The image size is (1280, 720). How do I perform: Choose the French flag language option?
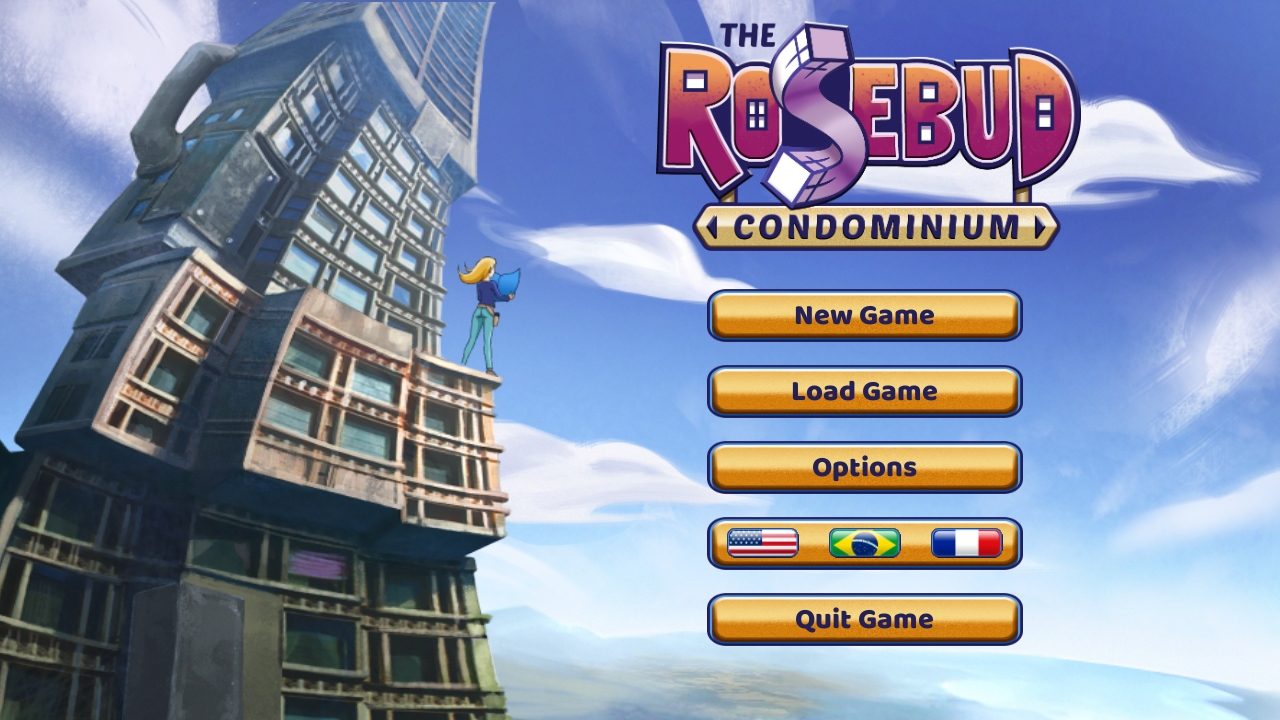point(965,543)
